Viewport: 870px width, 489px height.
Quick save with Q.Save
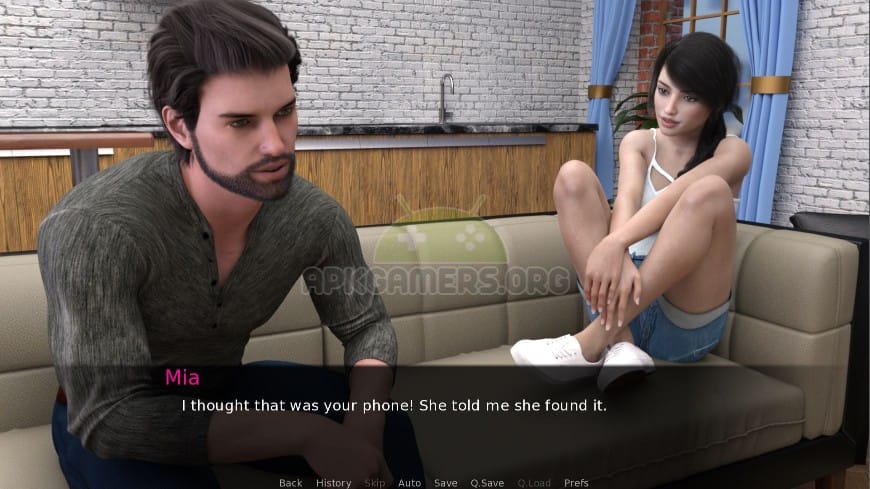tap(487, 483)
